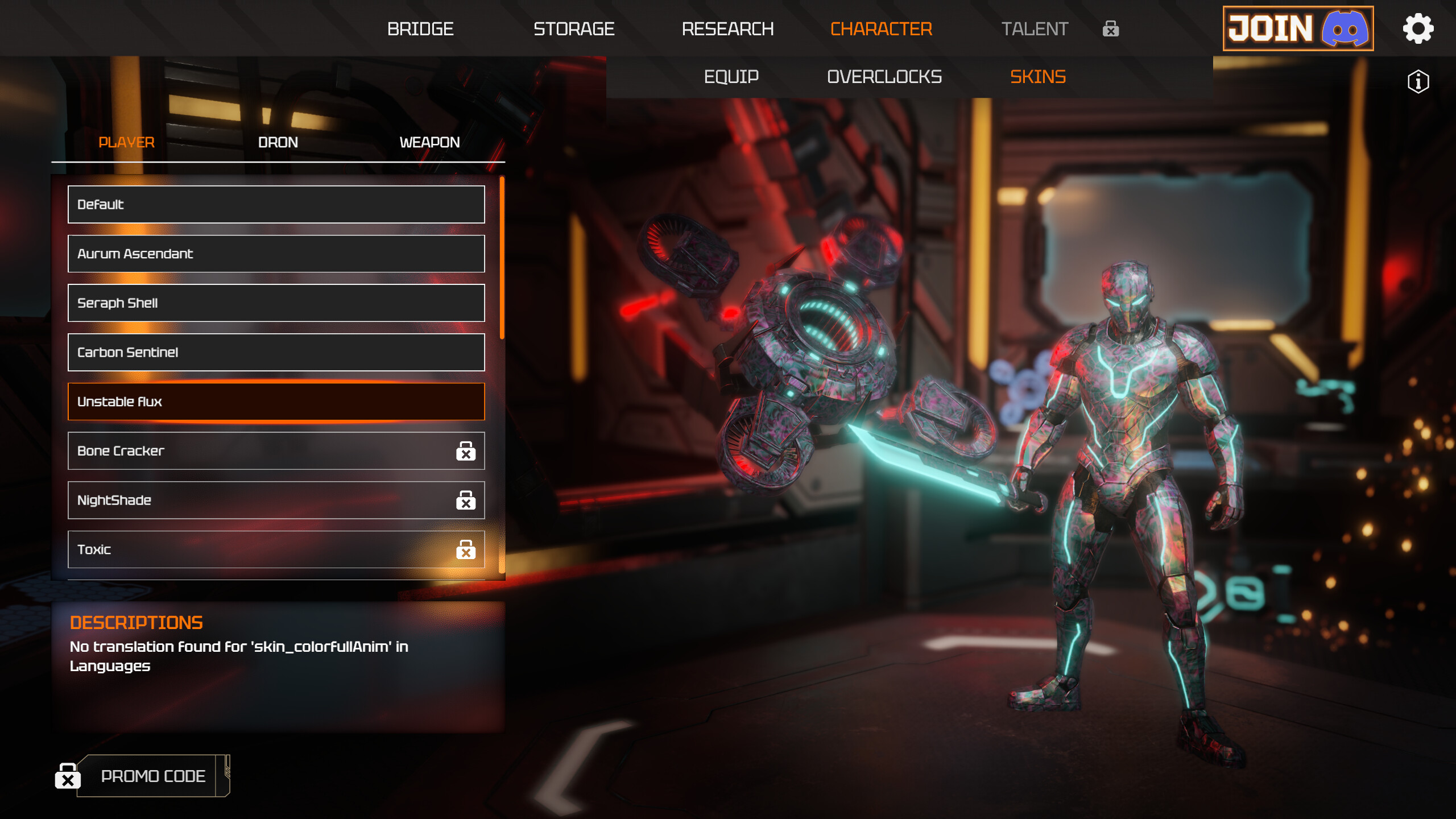
Task: Go to the RESEARCH tab
Action: [728, 29]
